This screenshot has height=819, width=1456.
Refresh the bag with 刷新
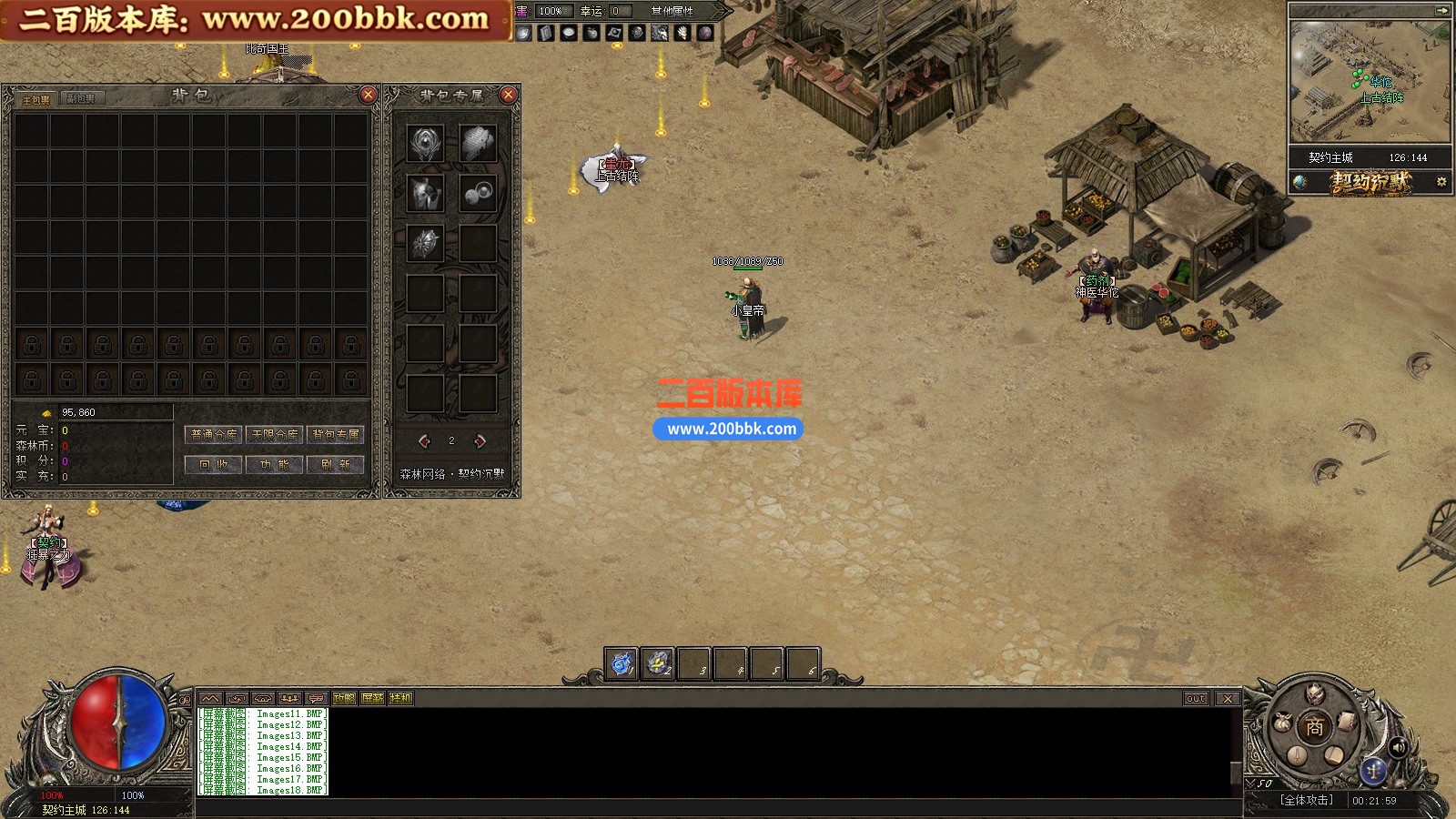tap(336, 464)
